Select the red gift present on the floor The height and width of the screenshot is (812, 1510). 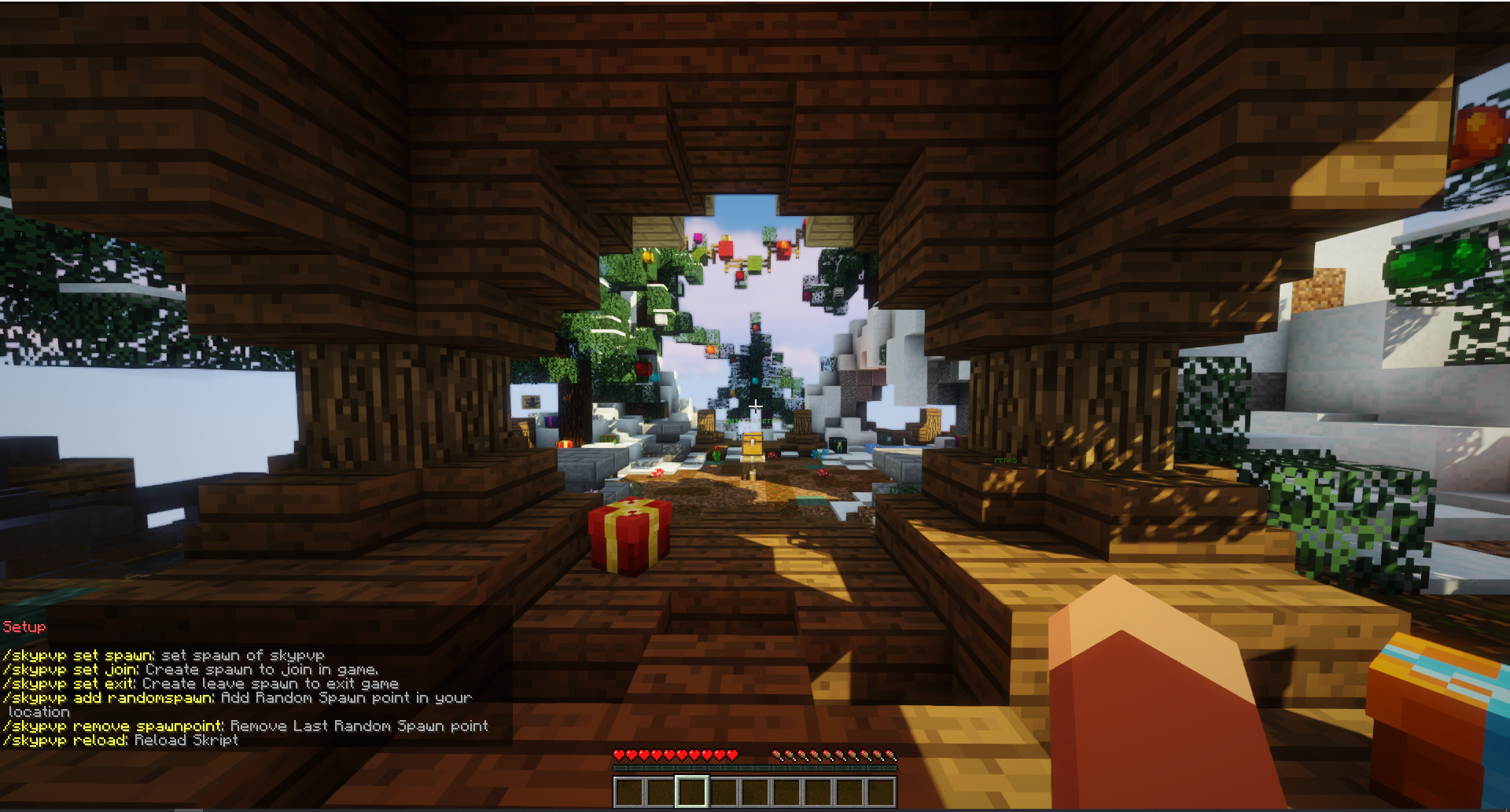coord(629,536)
